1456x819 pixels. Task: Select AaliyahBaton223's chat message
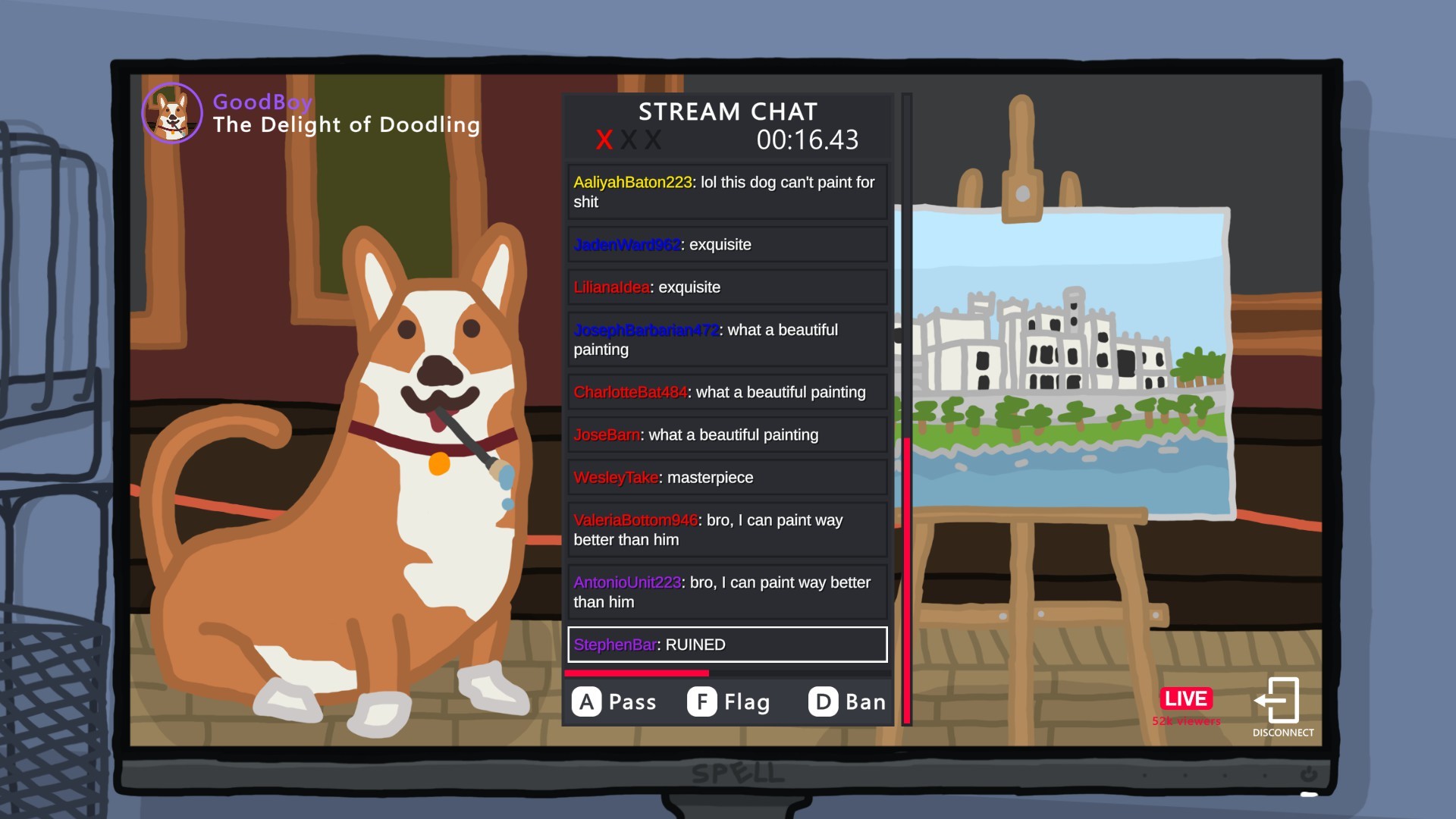726,191
